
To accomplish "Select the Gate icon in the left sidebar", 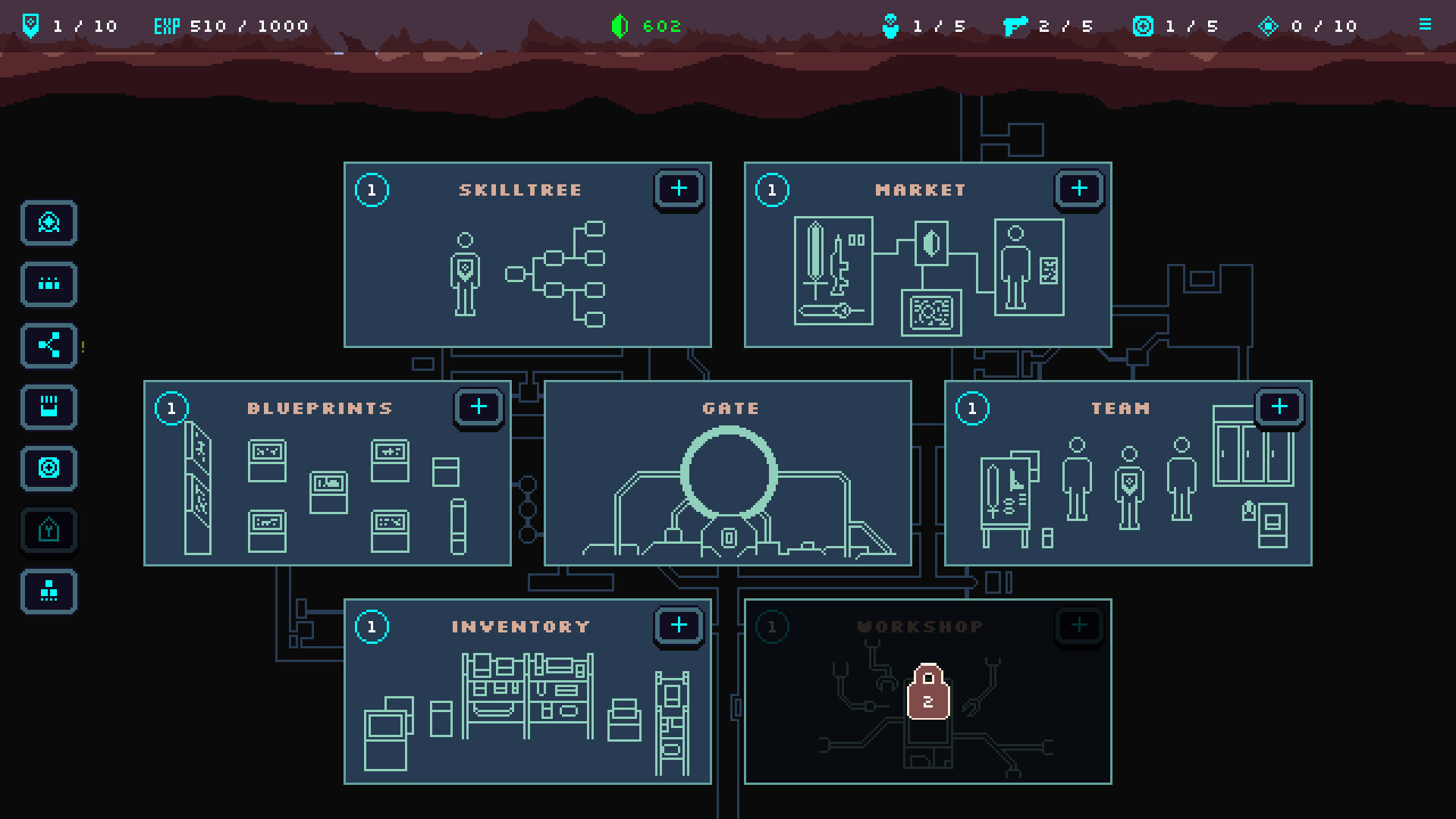I will tap(49, 224).
